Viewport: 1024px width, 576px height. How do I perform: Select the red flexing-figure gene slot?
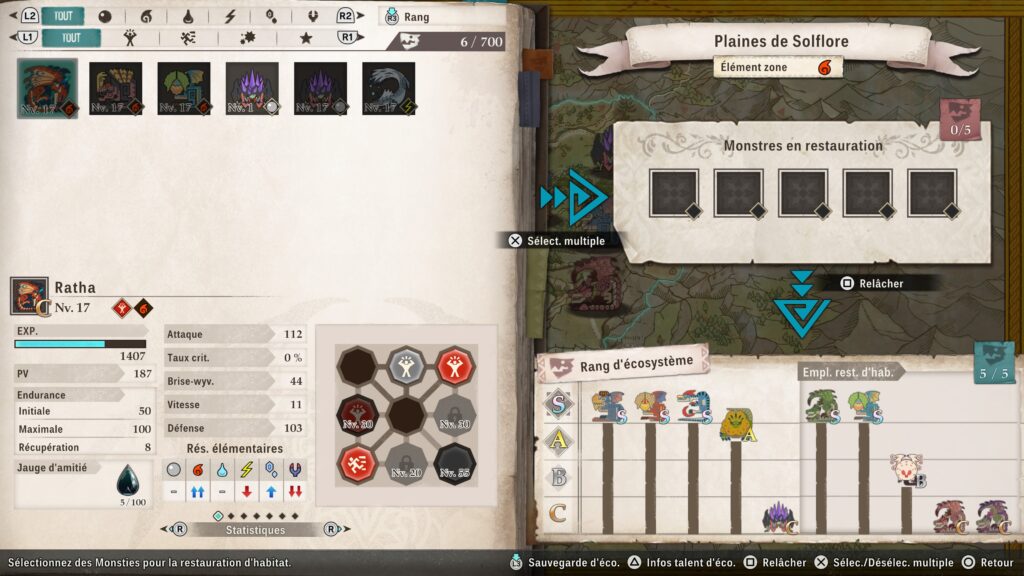(x=454, y=363)
